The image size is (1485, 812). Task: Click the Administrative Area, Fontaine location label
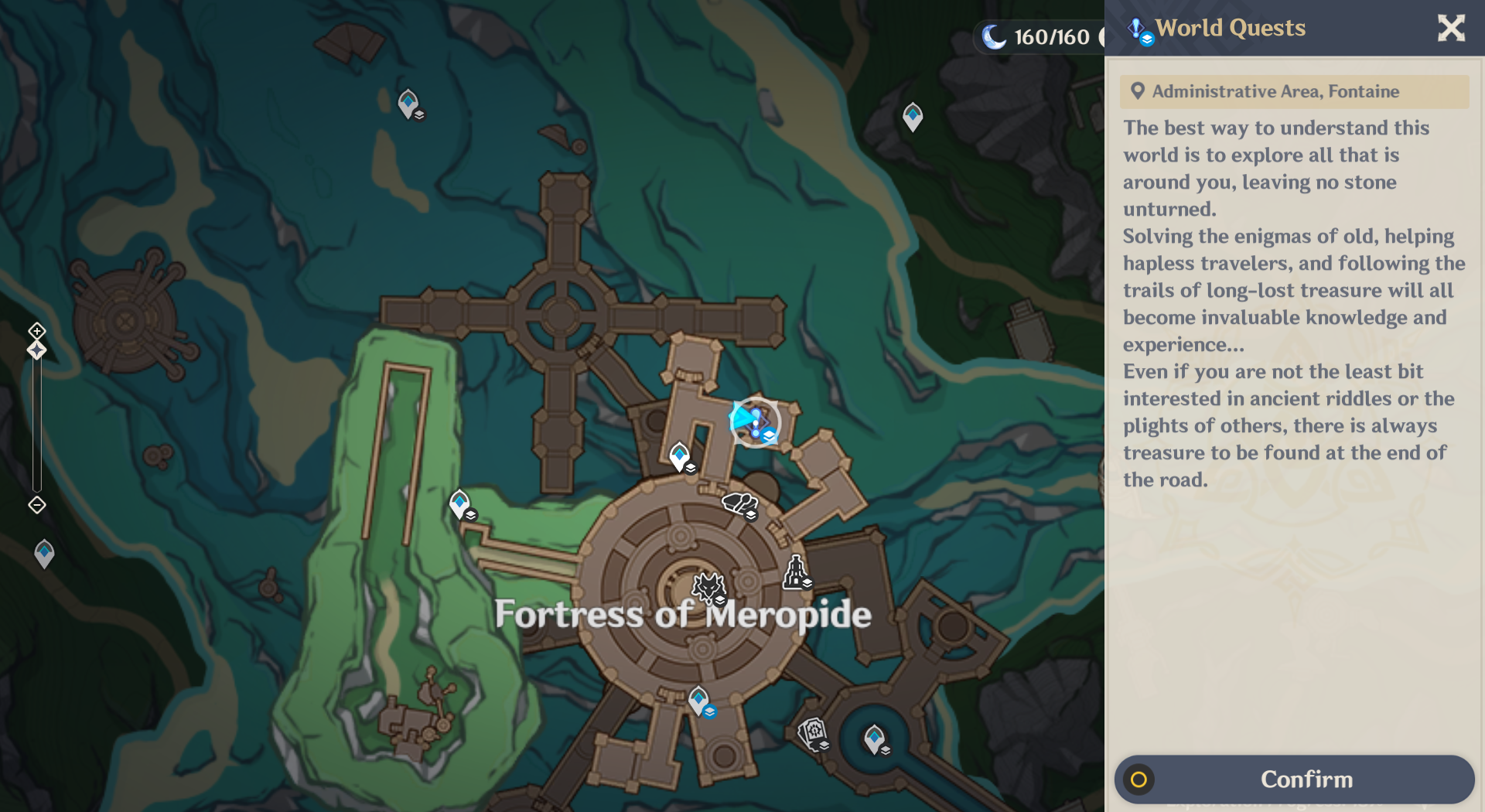[1295, 91]
